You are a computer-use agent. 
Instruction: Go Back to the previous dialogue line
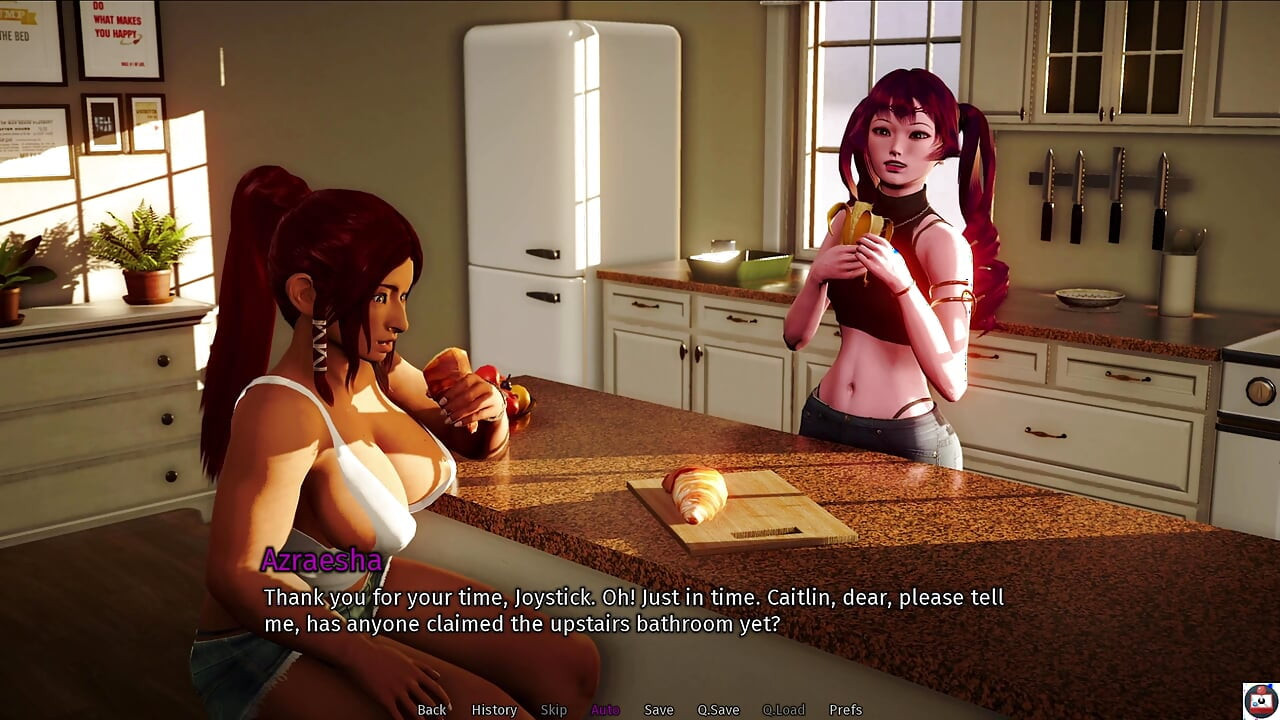[x=432, y=710]
